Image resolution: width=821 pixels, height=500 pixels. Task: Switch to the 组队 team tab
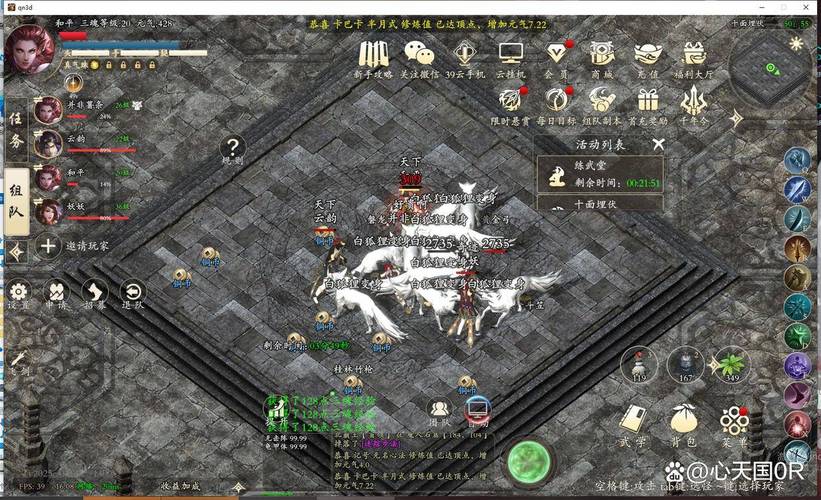point(16,207)
